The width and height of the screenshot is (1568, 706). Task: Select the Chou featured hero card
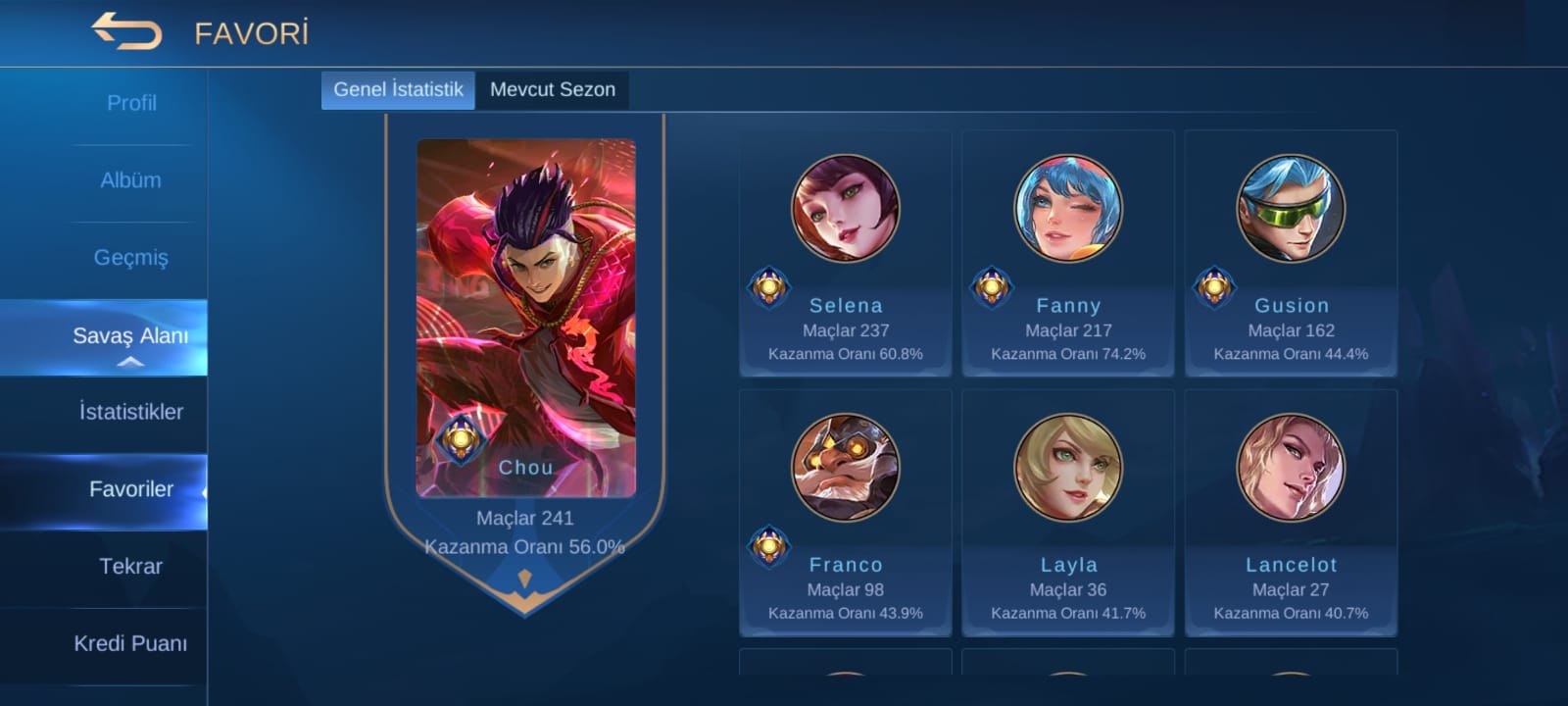pyautogui.click(x=526, y=319)
